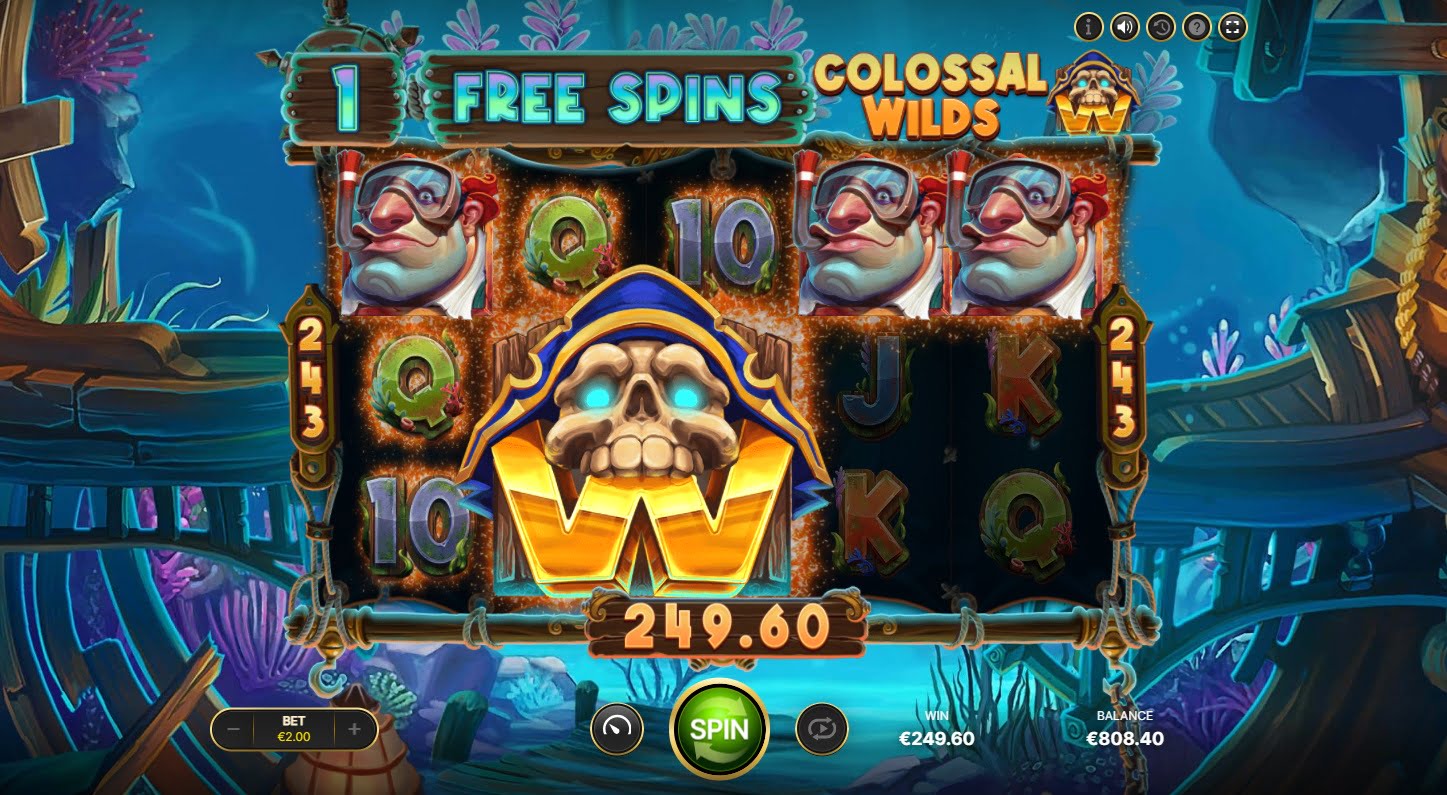The height and width of the screenshot is (795, 1447).
Task: Increase the bet with the plus button
Action: coord(354,729)
